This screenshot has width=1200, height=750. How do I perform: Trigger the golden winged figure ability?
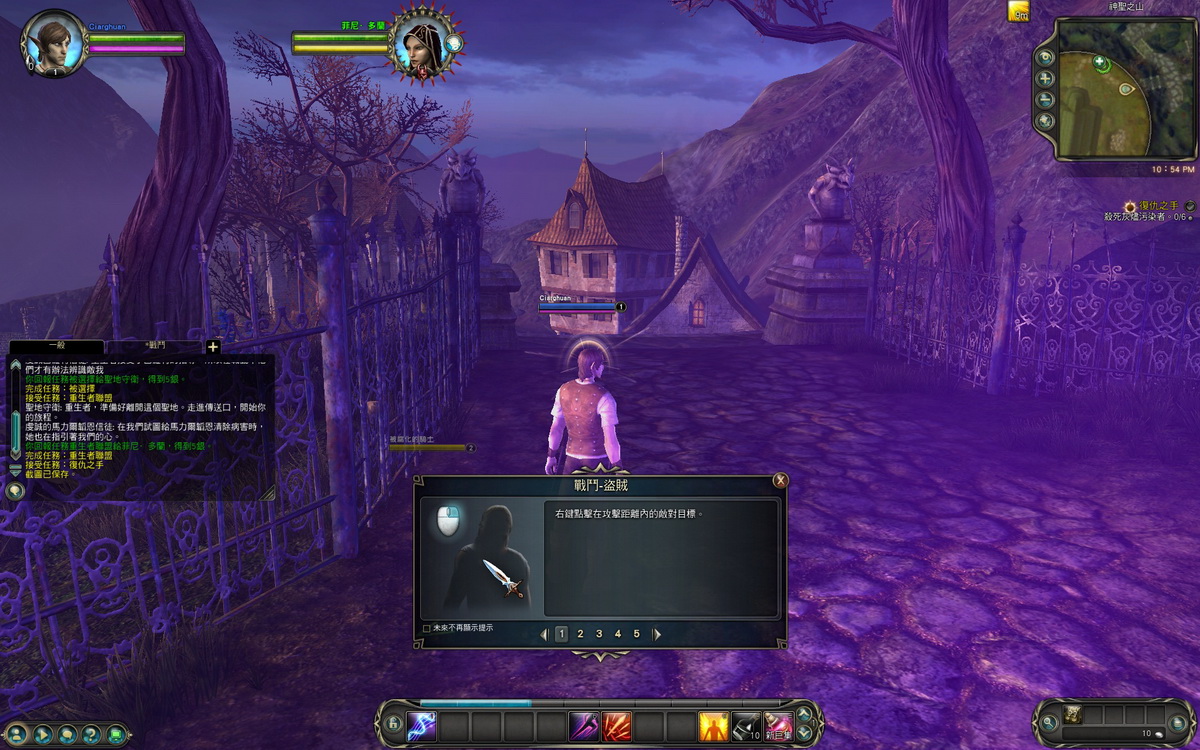click(x=713, y=725)
